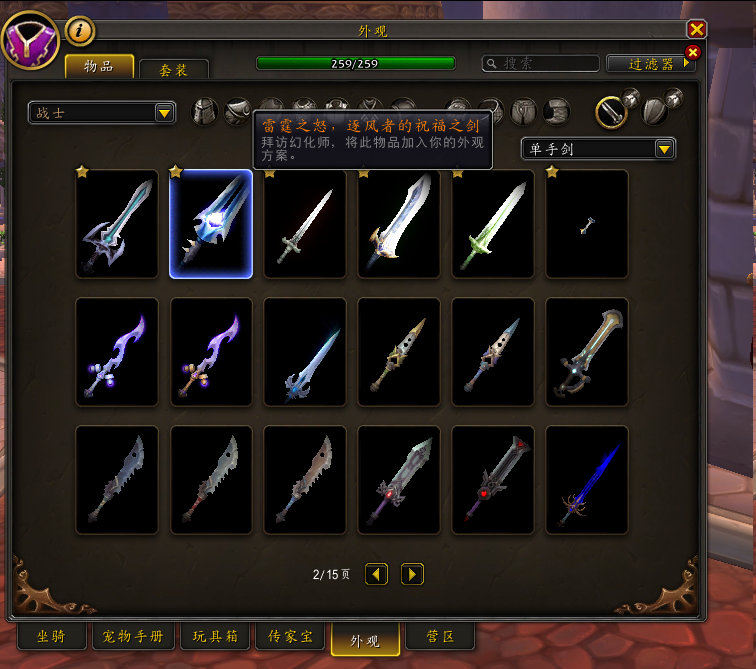Select the helmet slot icon
Viewport: 756px width, 669px height.
pos(205,111)
